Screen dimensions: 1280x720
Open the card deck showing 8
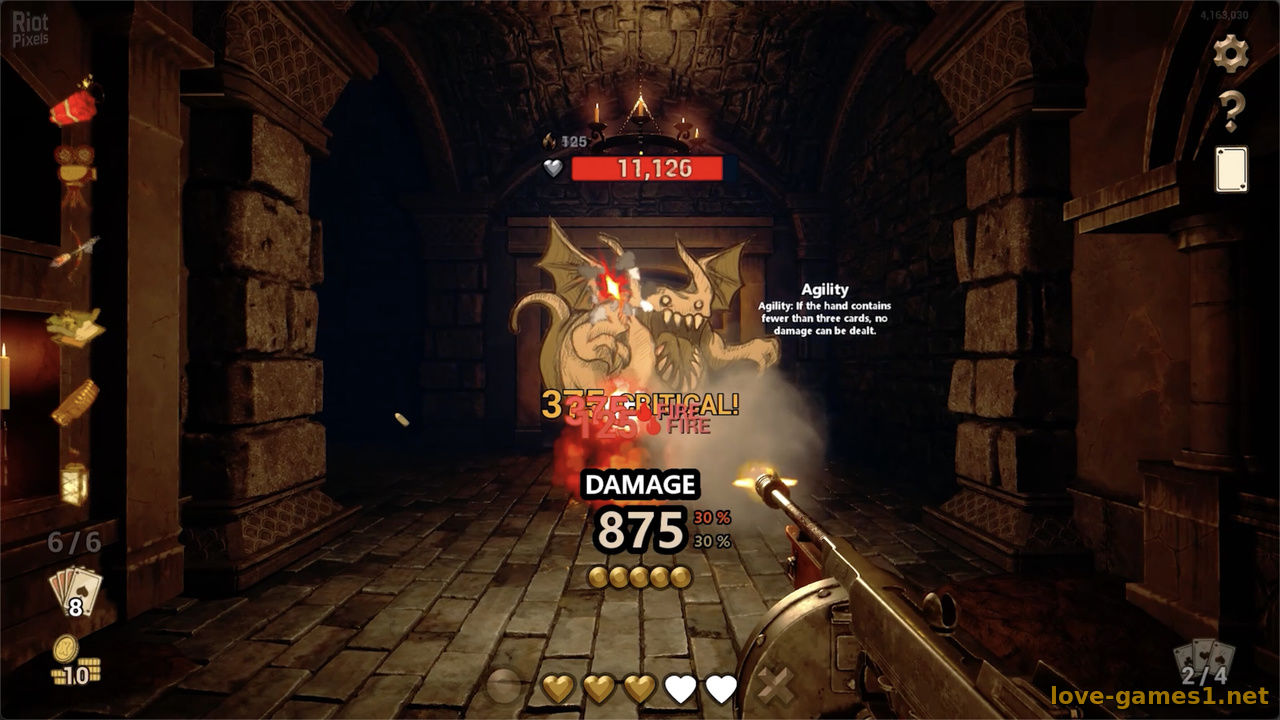75,591
